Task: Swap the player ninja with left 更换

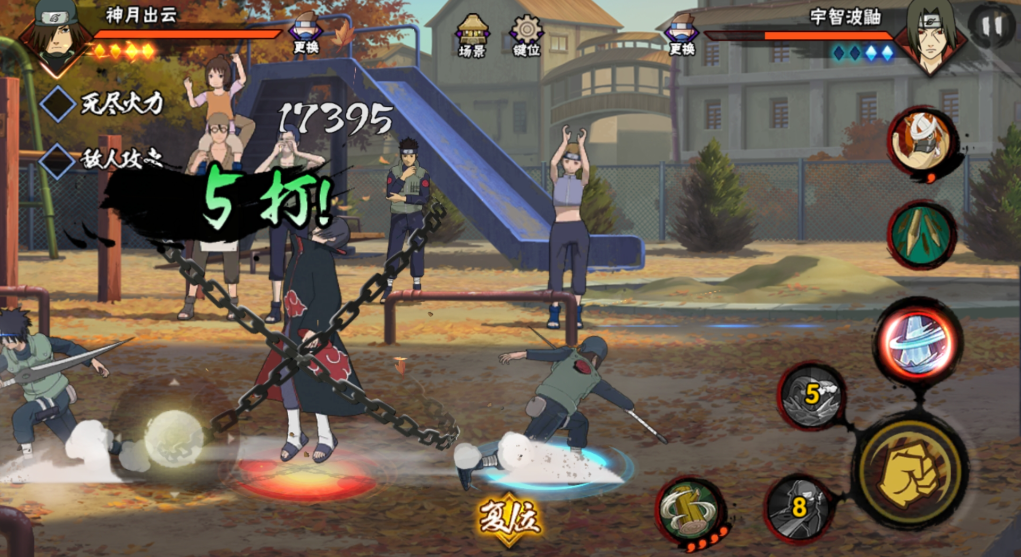Action: pyautogui.click(x=306, y=36)
